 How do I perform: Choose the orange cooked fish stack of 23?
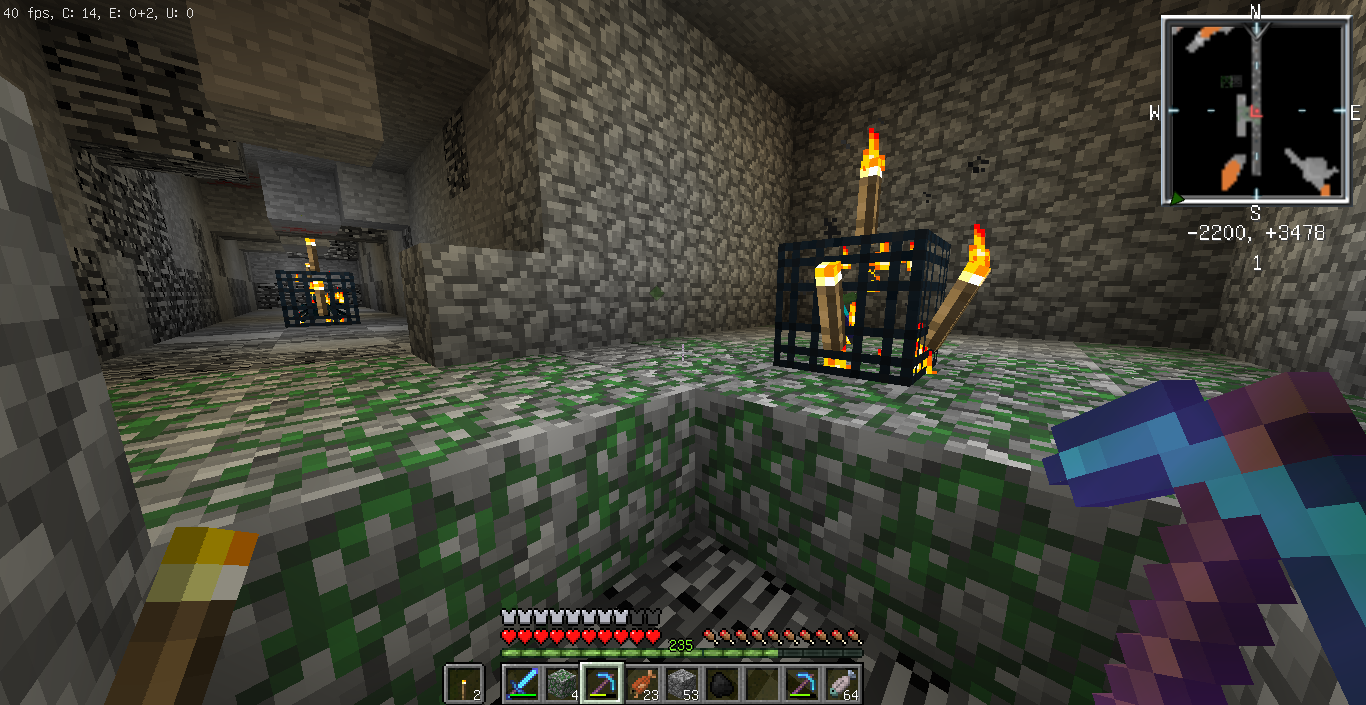coord(642,684)
